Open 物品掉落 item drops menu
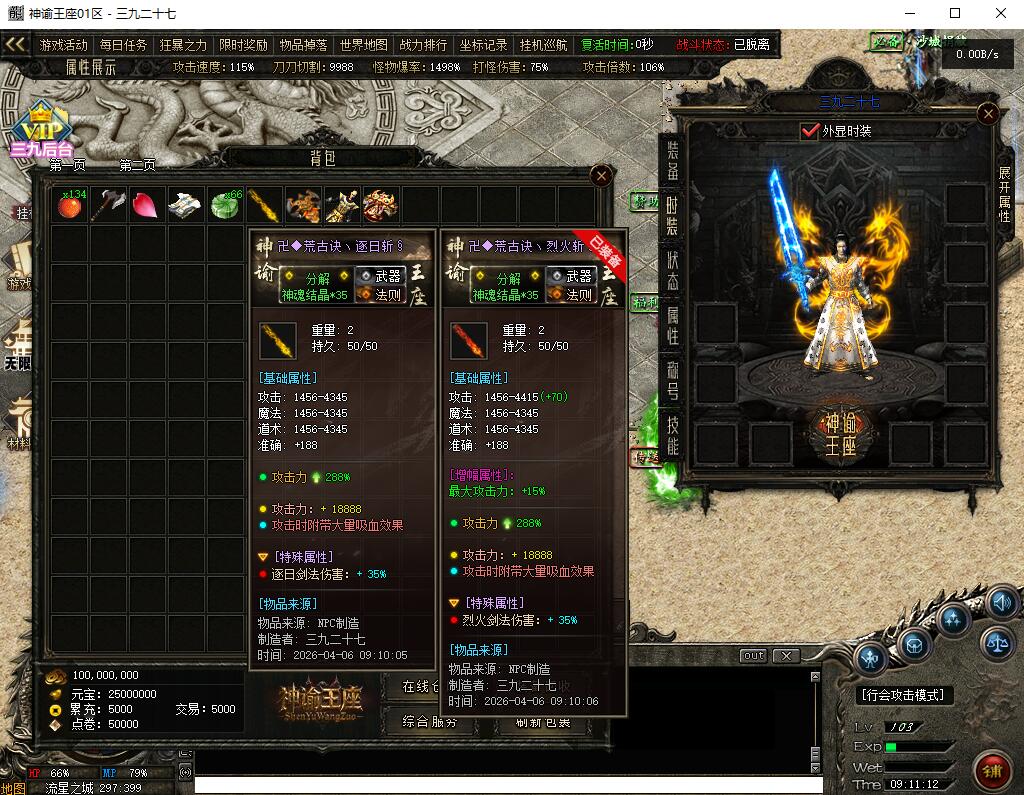The image size is (1024, 795). coord(304,45)
